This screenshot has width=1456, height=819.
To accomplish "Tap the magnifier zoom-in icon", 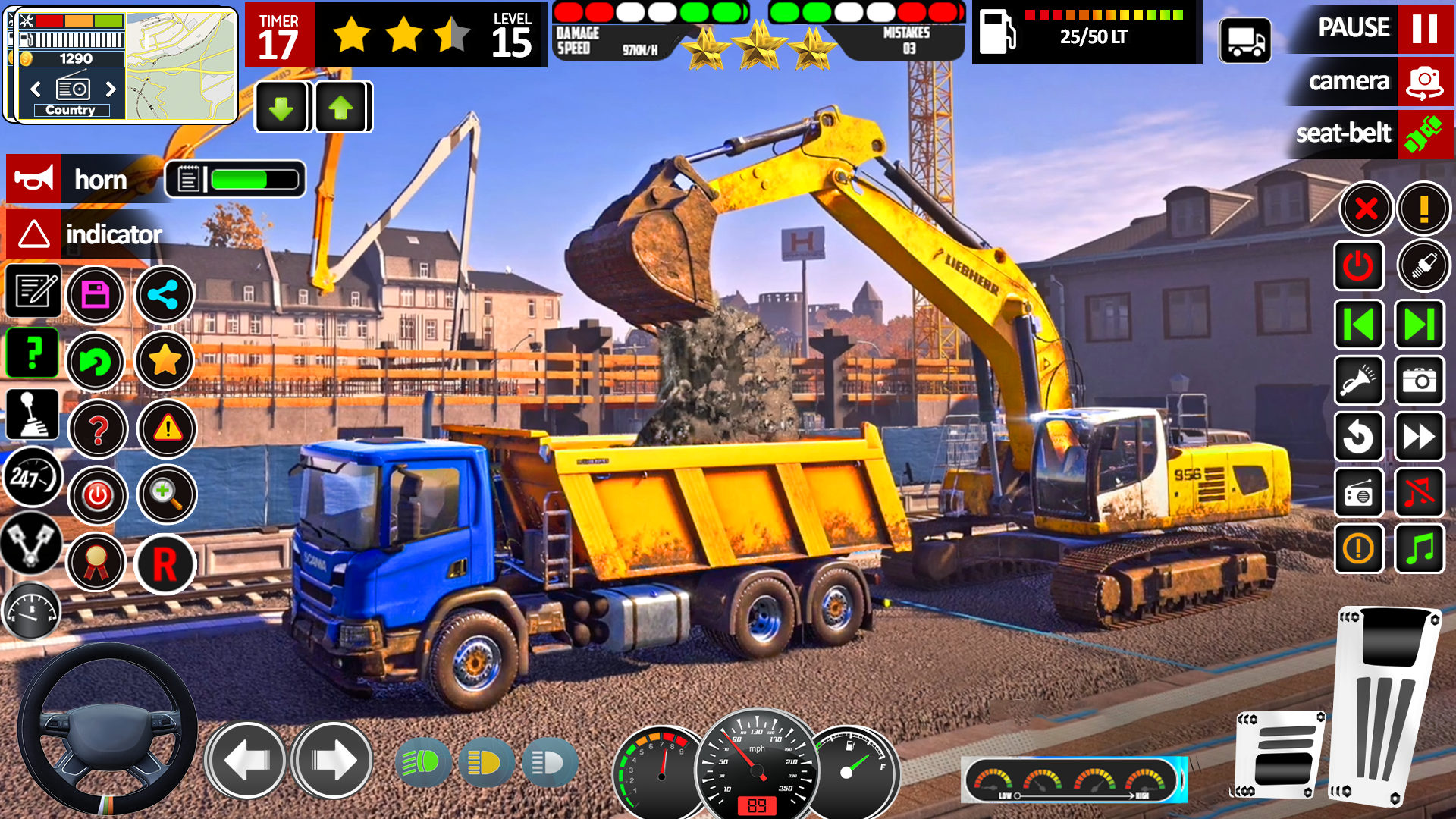I will pos(166,494).
